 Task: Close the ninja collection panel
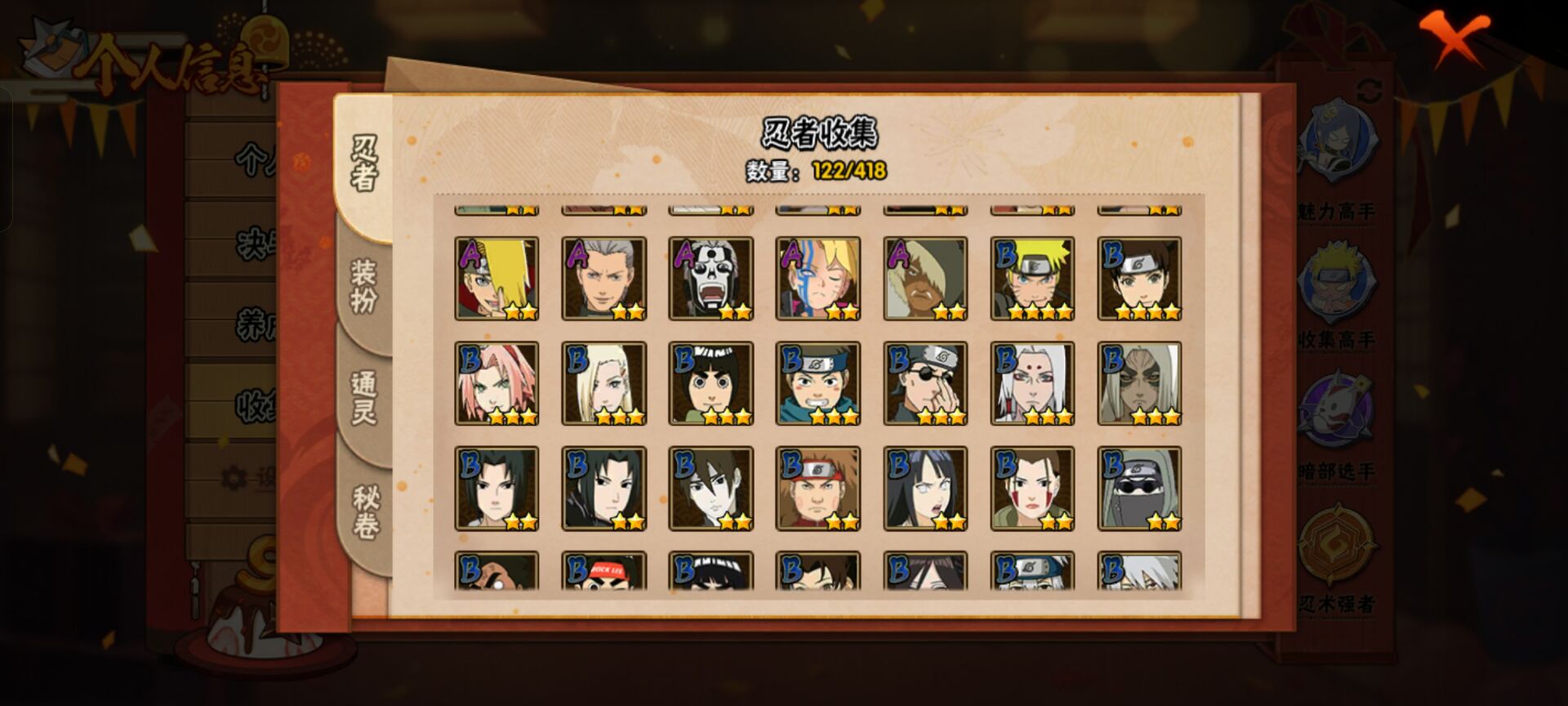tap(1454, 38)
